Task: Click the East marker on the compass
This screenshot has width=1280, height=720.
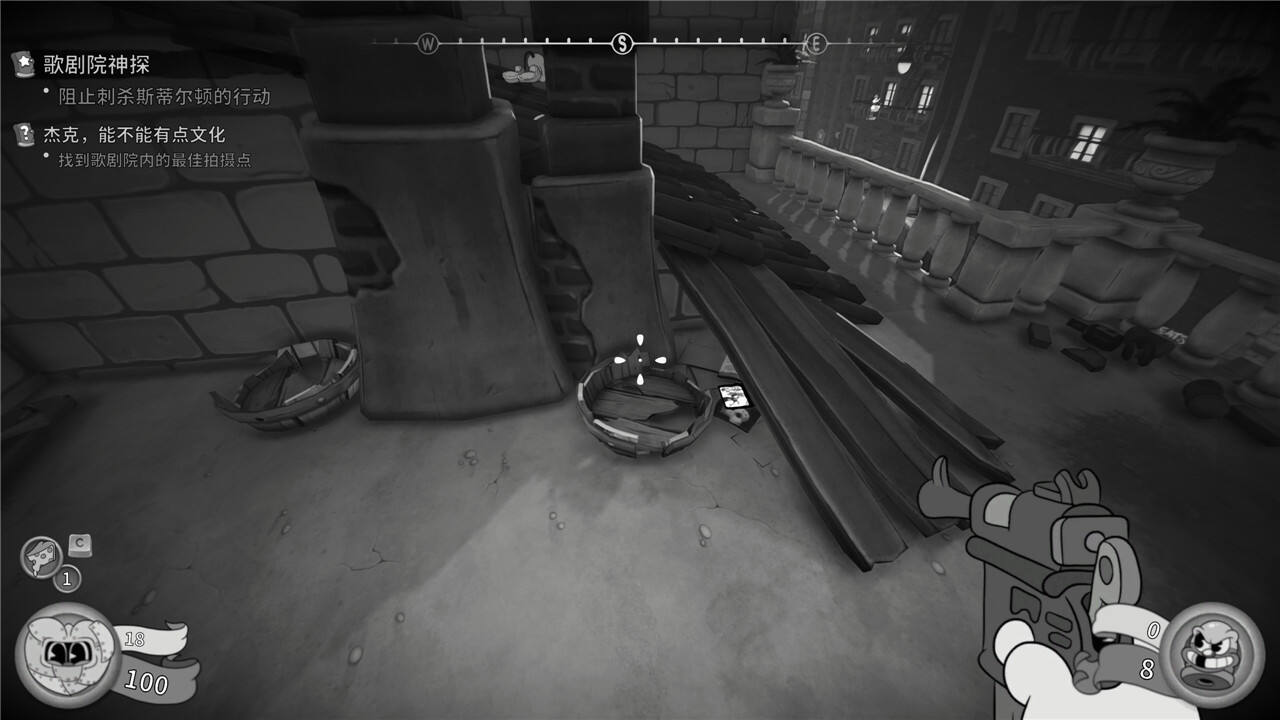Action: pyautogui.click(x=816, y=43)
